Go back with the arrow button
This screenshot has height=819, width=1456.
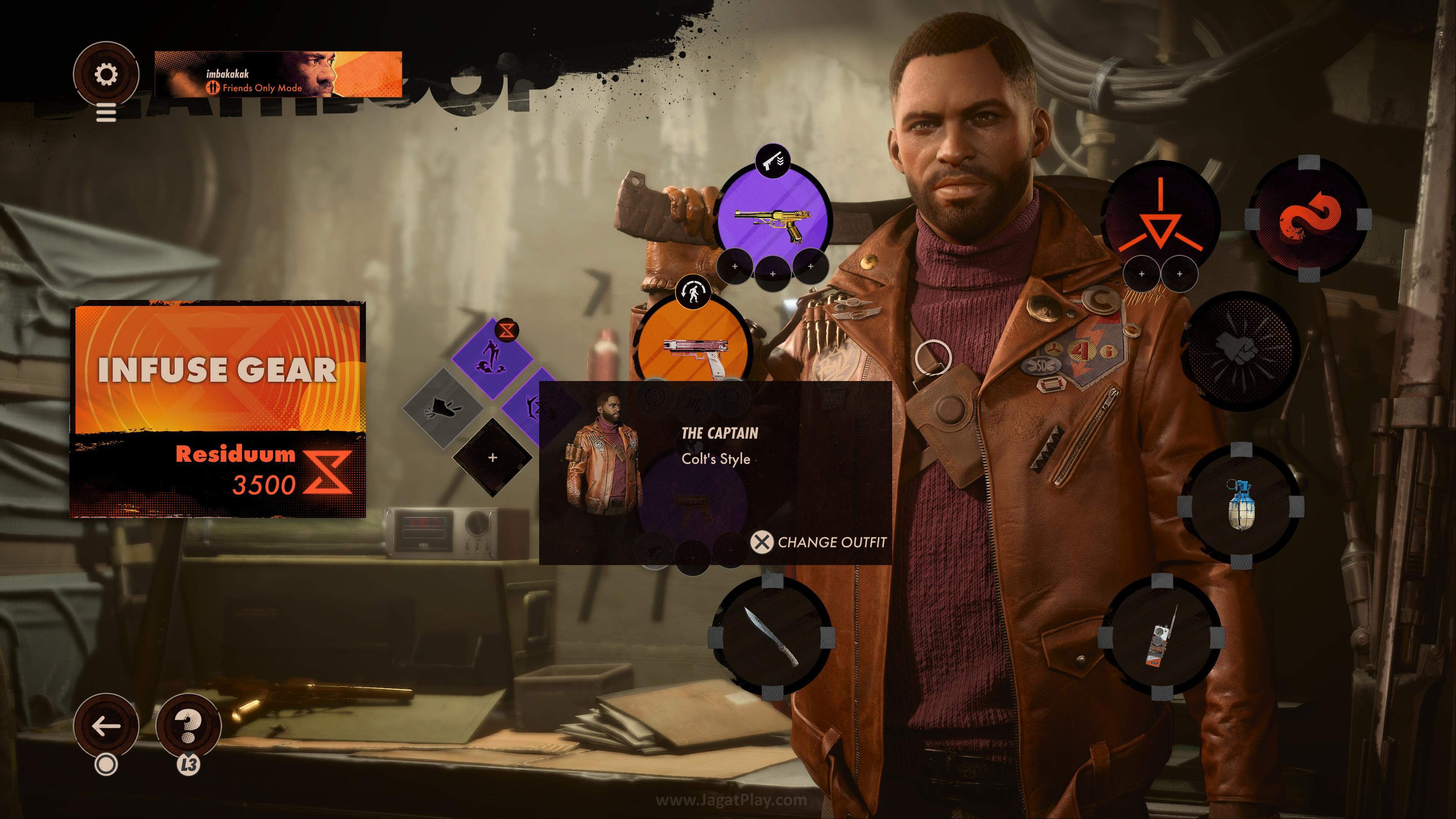point(106,726)
